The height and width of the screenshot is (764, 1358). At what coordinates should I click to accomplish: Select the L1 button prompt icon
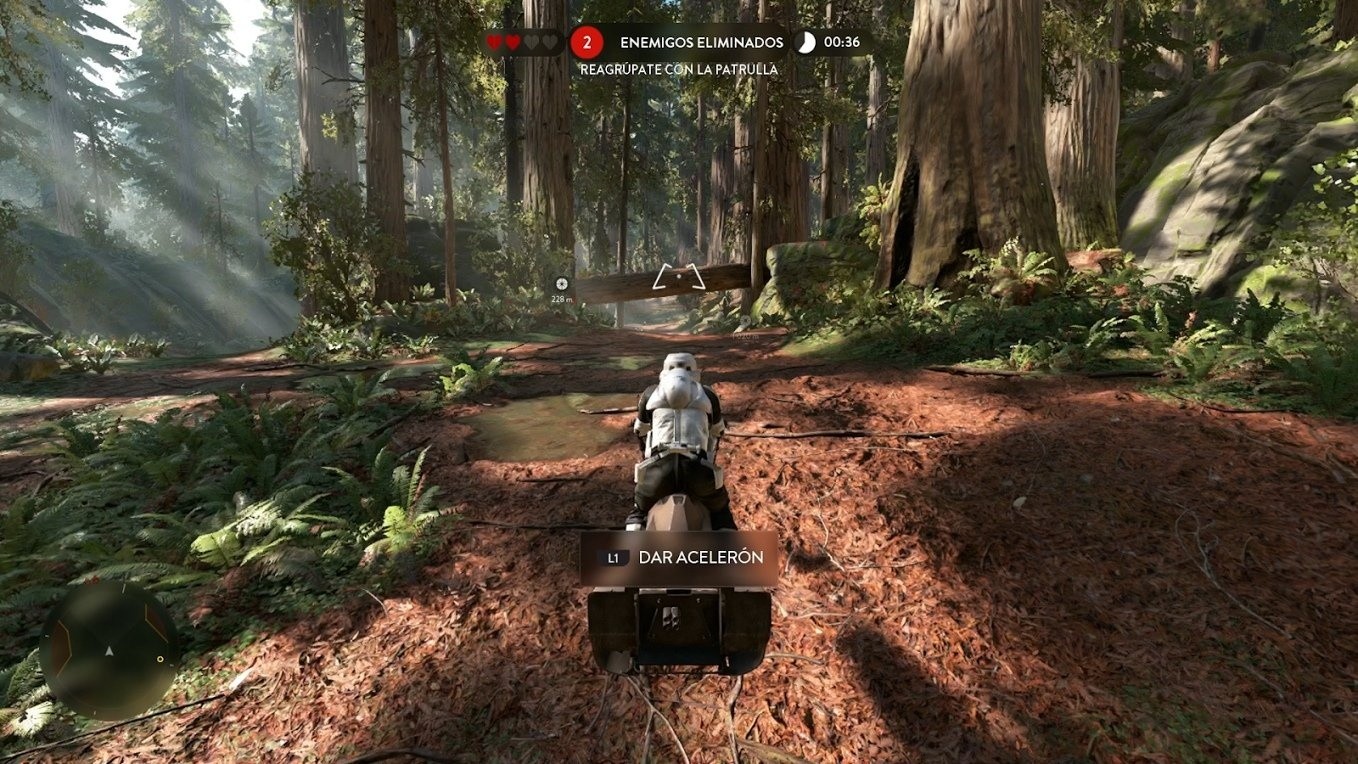click(x=612, y=560)
